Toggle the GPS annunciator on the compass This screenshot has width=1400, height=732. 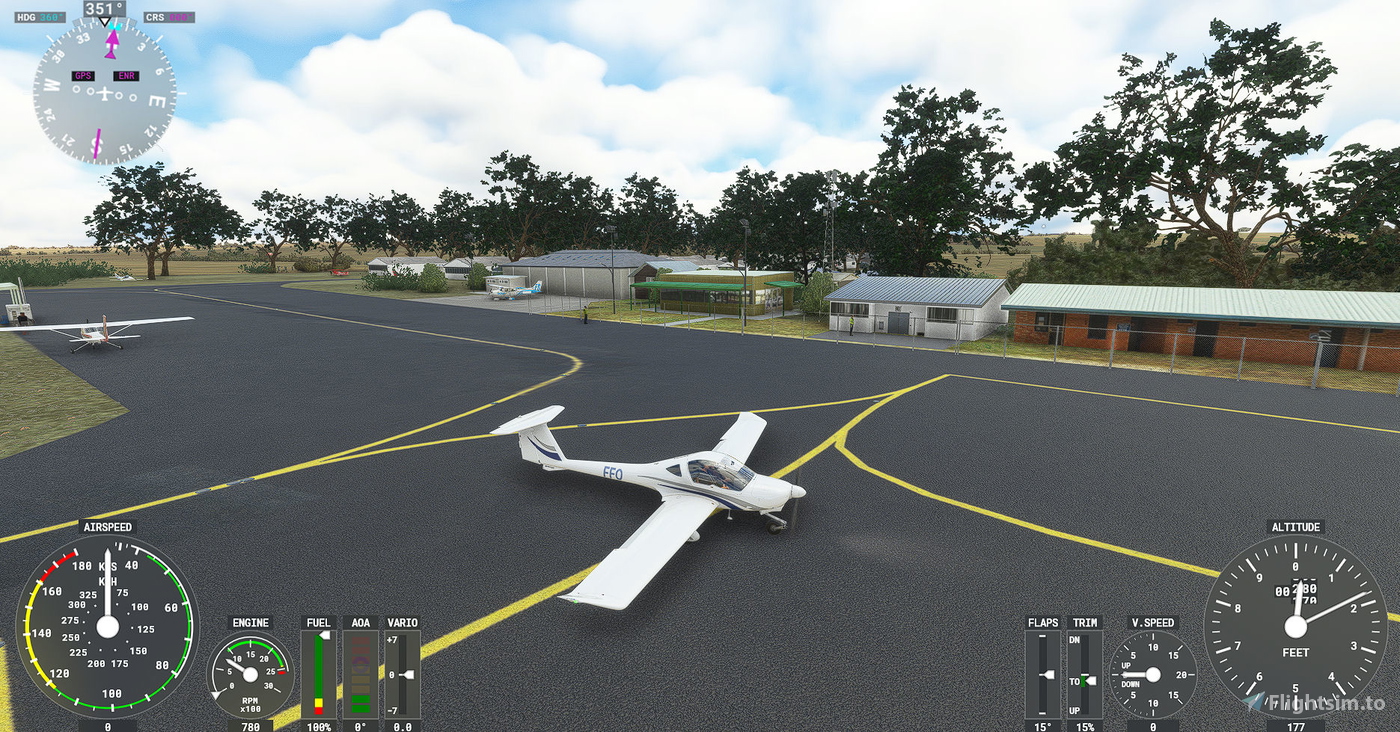coord(83,75)
